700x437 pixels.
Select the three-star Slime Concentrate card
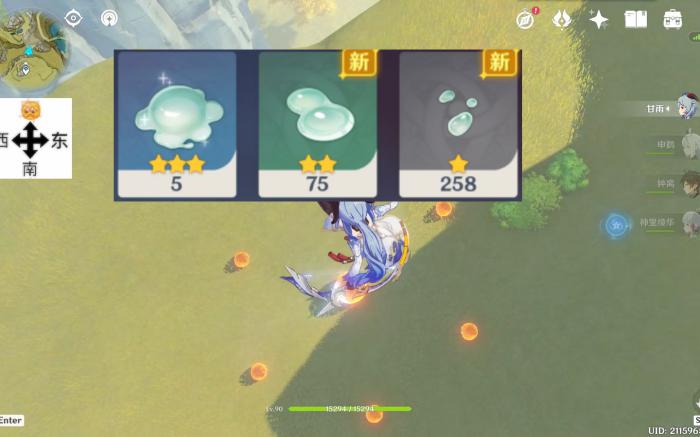coord(177,124)
